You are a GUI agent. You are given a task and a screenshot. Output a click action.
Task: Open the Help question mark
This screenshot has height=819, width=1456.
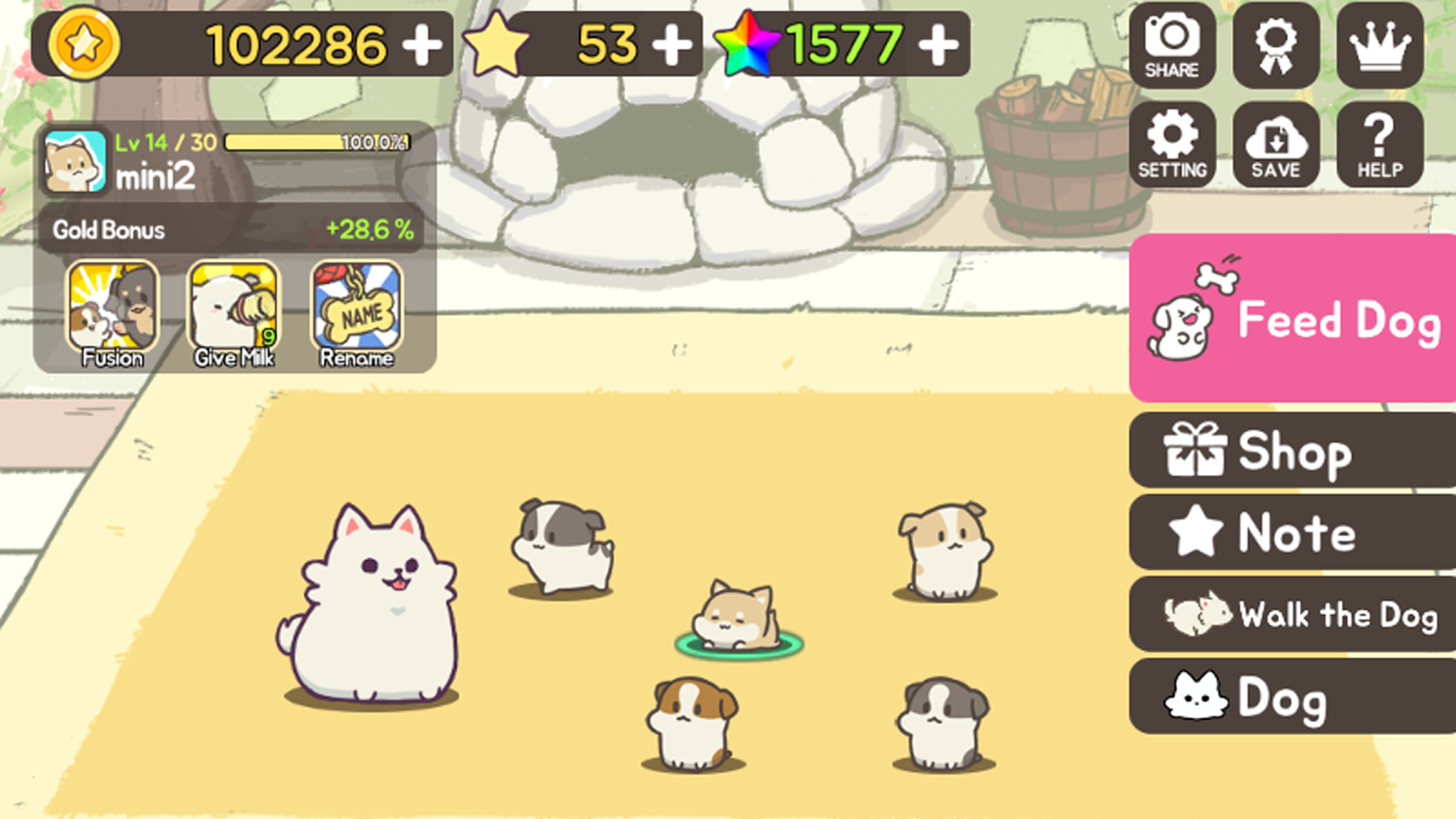1378,145
